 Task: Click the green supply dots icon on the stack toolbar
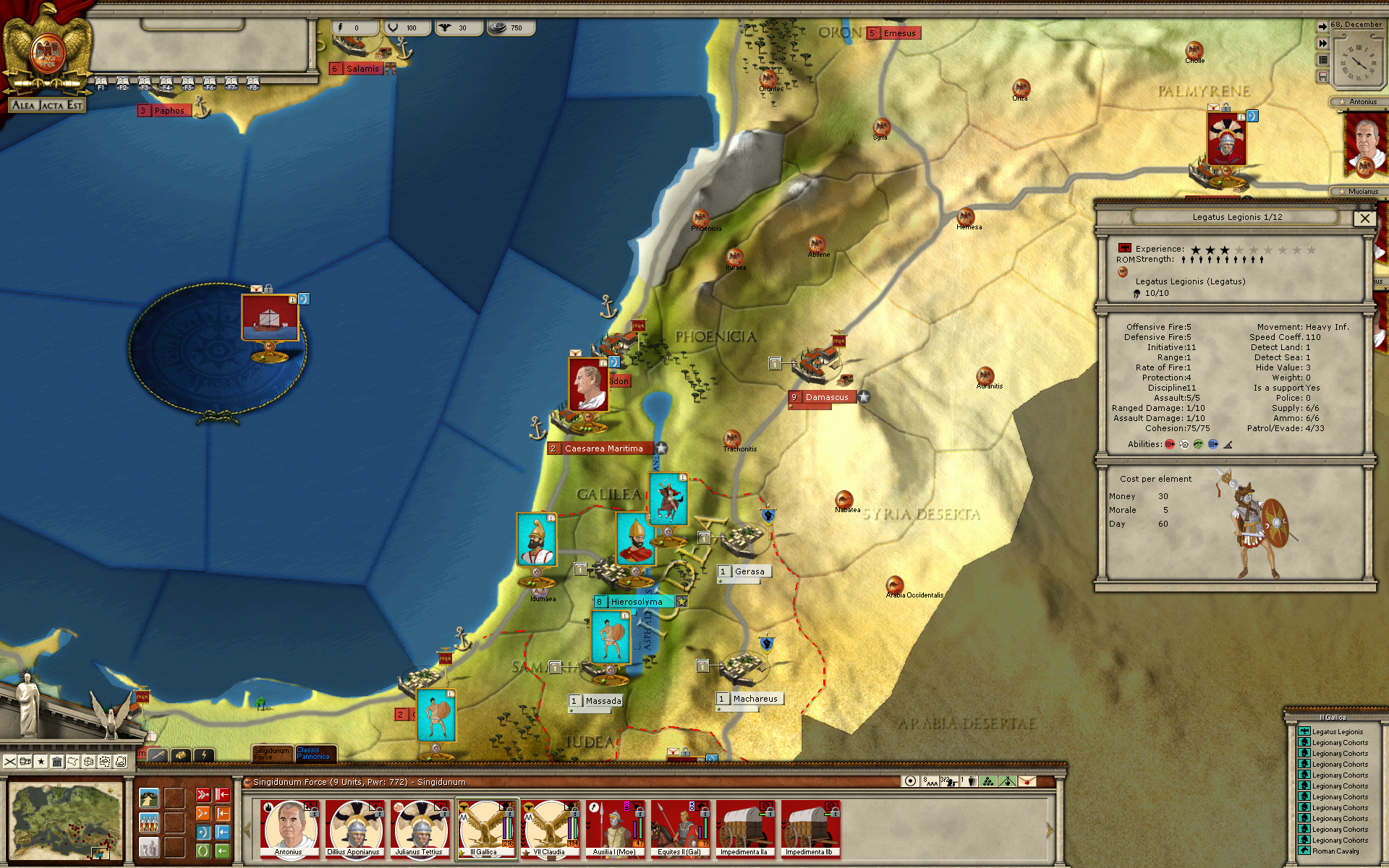(987, 781)
